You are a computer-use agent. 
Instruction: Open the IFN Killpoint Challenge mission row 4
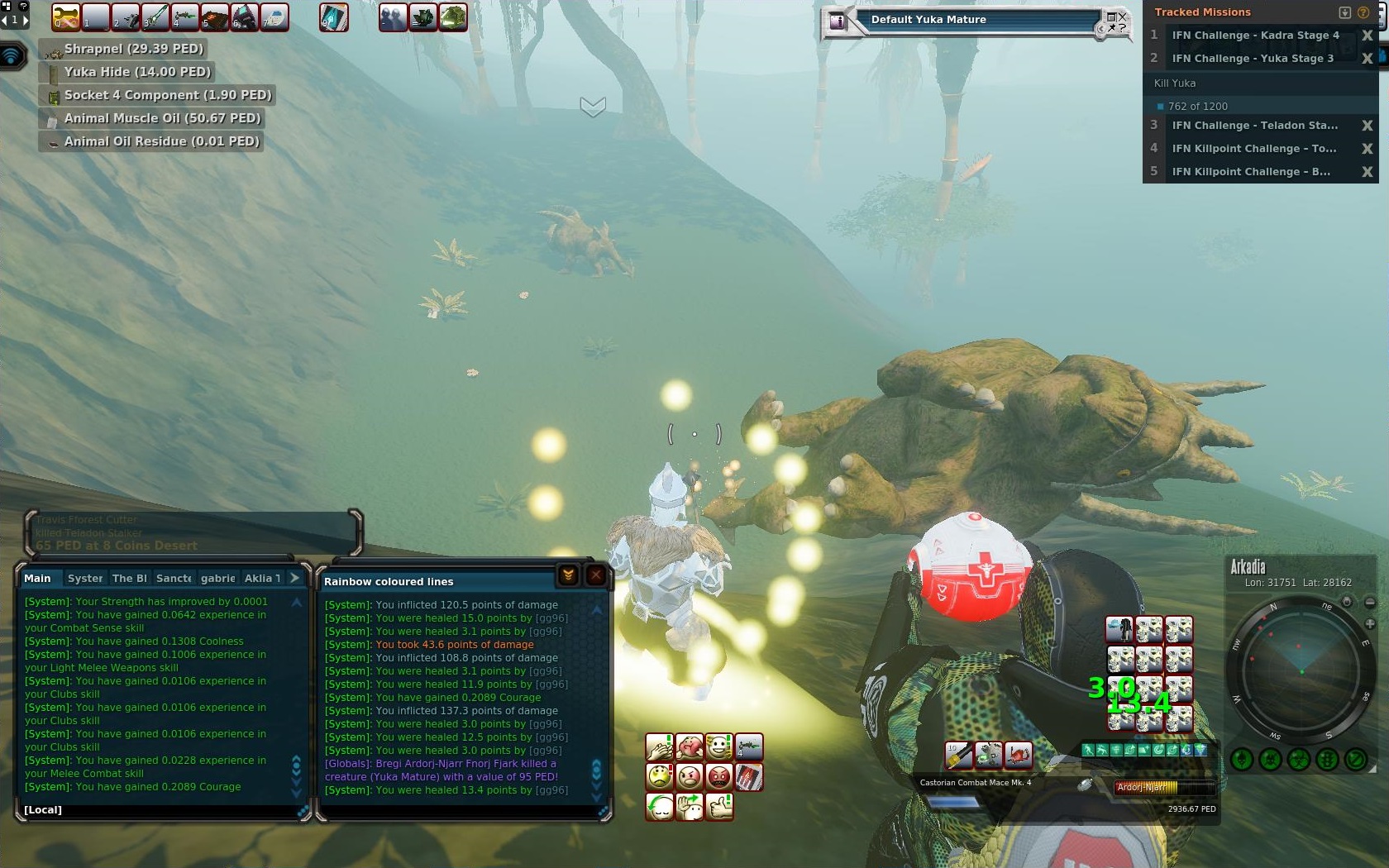(x=1253, y=149)
